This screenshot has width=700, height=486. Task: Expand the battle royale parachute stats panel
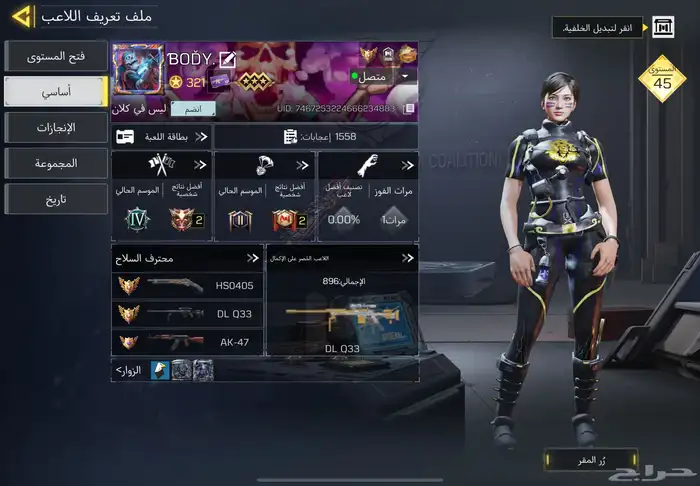(264, 196)
